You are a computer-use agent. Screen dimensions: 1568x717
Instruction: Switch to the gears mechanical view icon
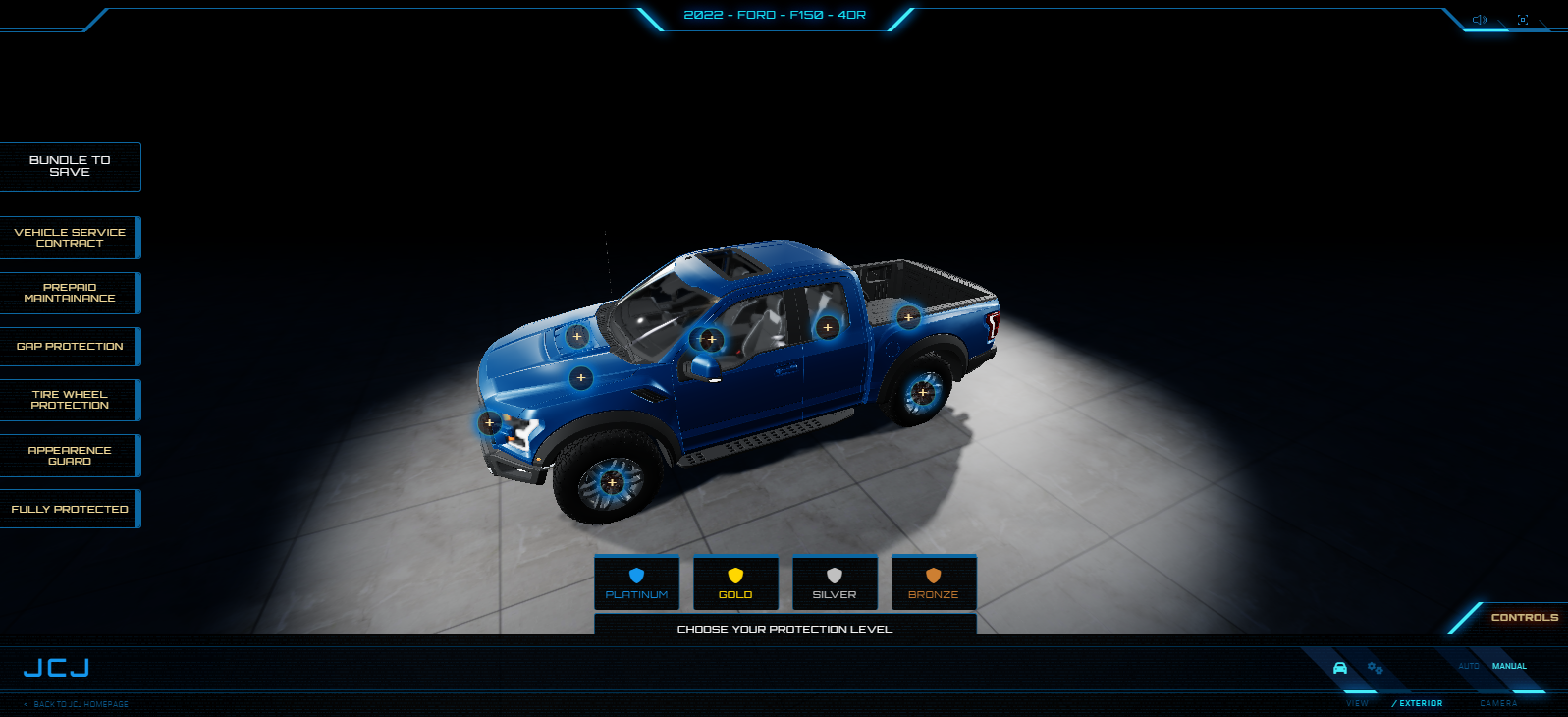(1375, 668)
